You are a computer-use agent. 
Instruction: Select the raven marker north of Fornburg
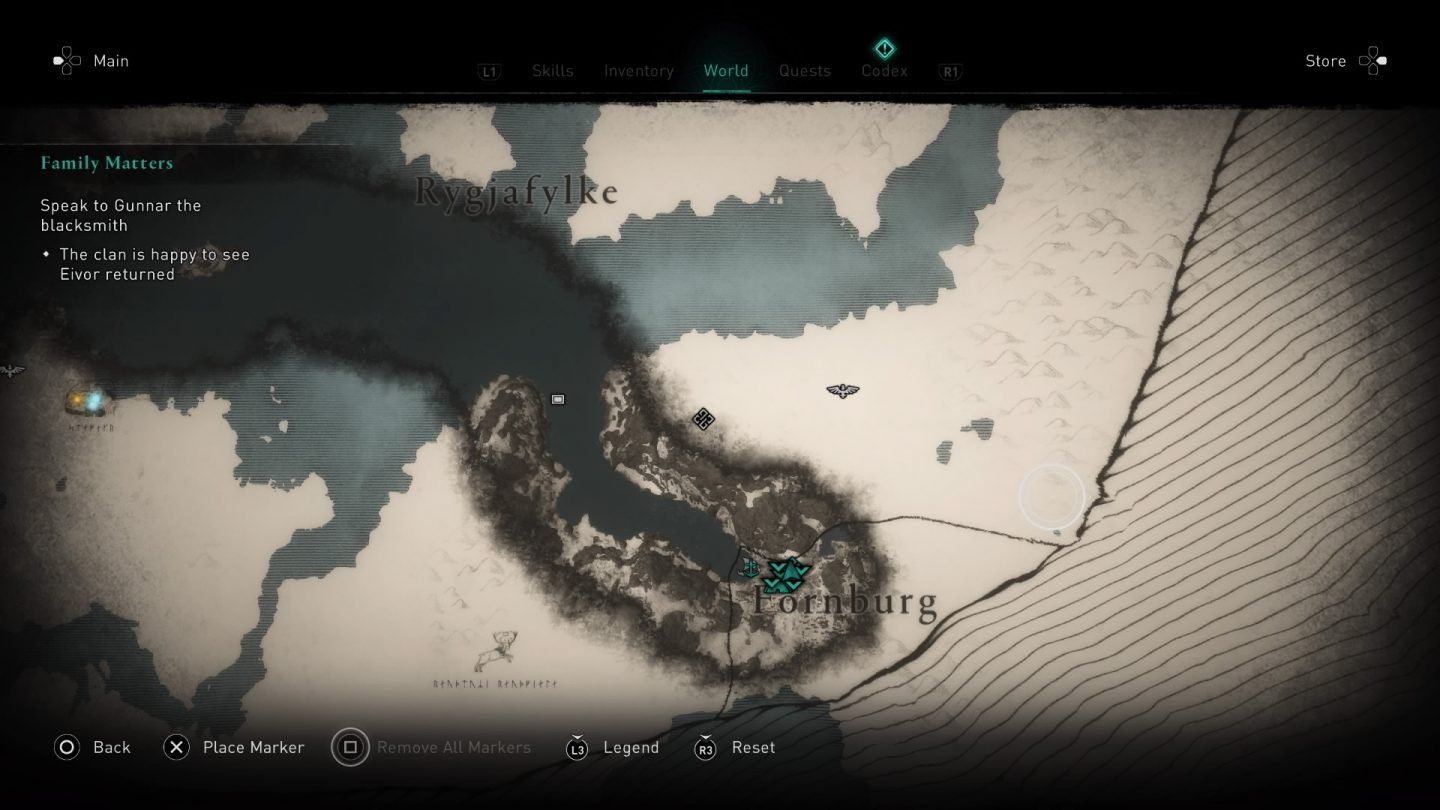843,391
